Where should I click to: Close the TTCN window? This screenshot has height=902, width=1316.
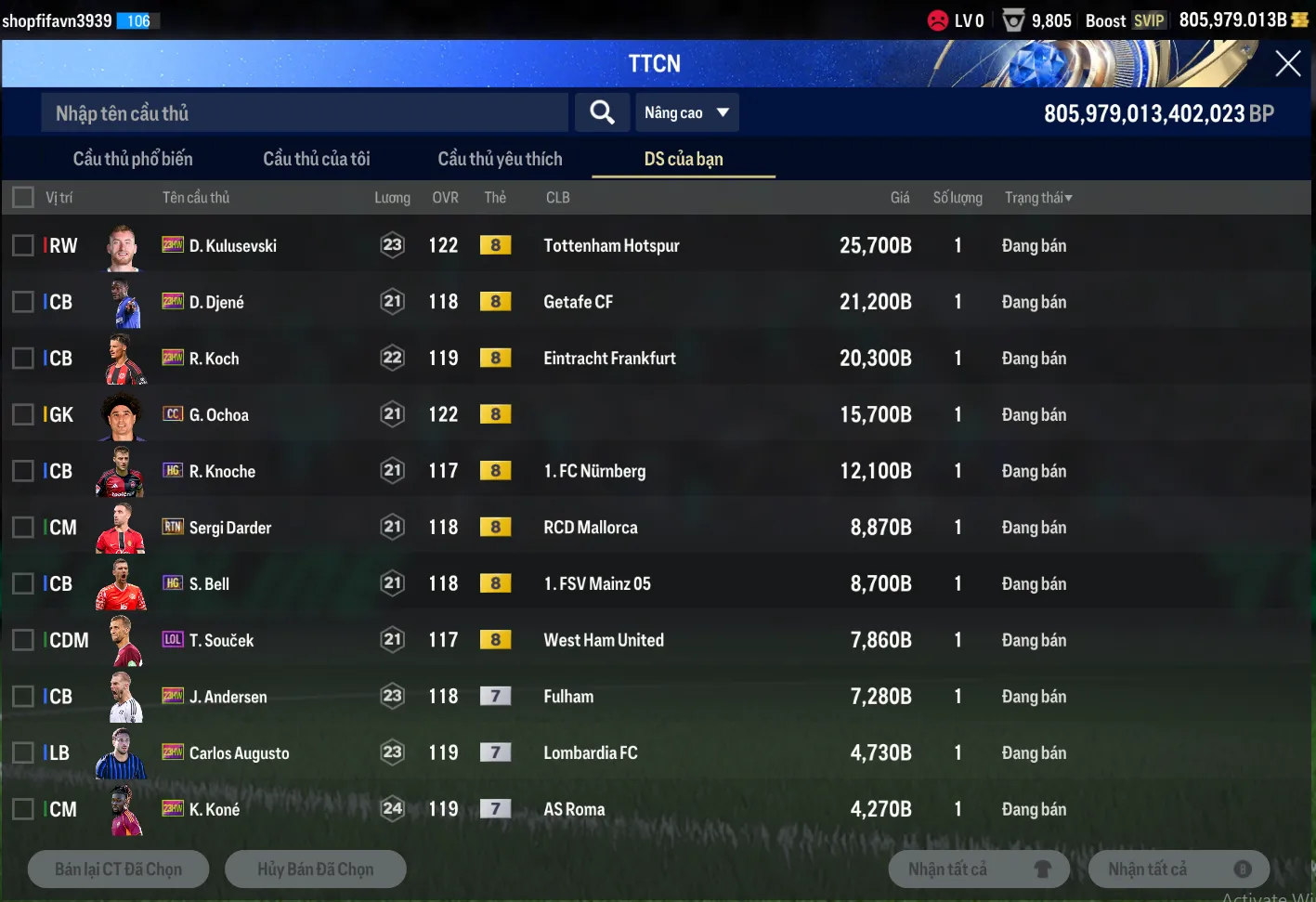pyautogui.click(x=1287, y=63)
